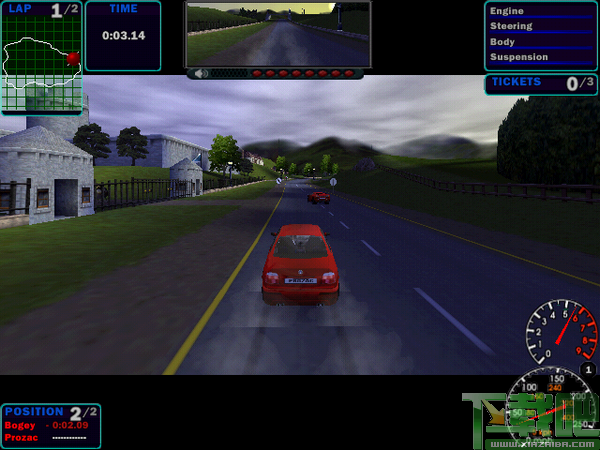Click the speaker icon below the mirror
The height and width of the screenshot is (450, 600).
tap(202, 73)
